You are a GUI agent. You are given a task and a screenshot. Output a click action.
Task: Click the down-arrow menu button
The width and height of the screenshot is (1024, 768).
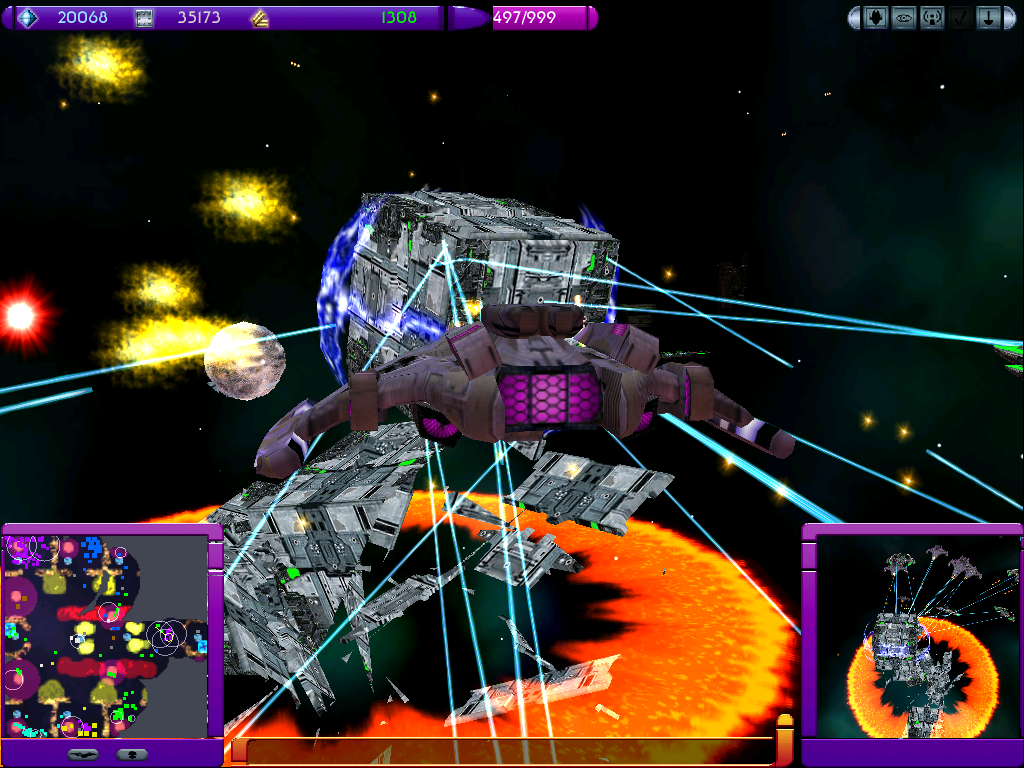(988, 18)
